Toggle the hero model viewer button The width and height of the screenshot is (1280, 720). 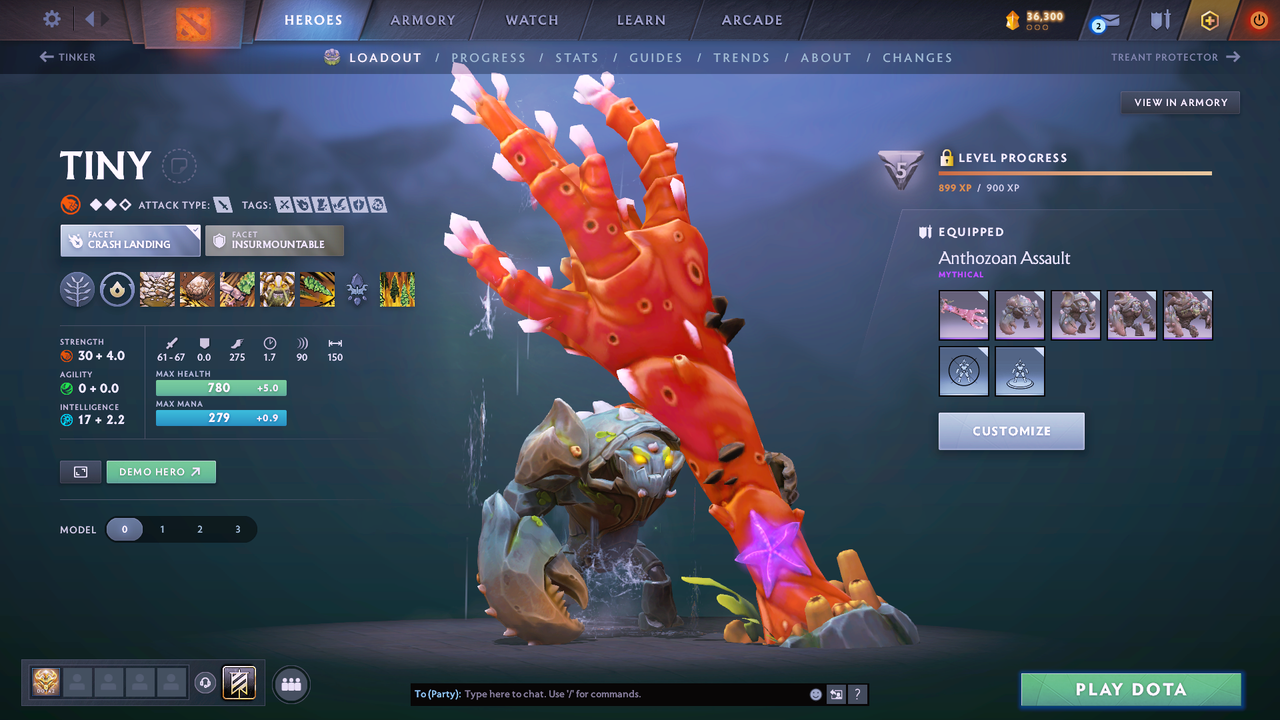80,471
